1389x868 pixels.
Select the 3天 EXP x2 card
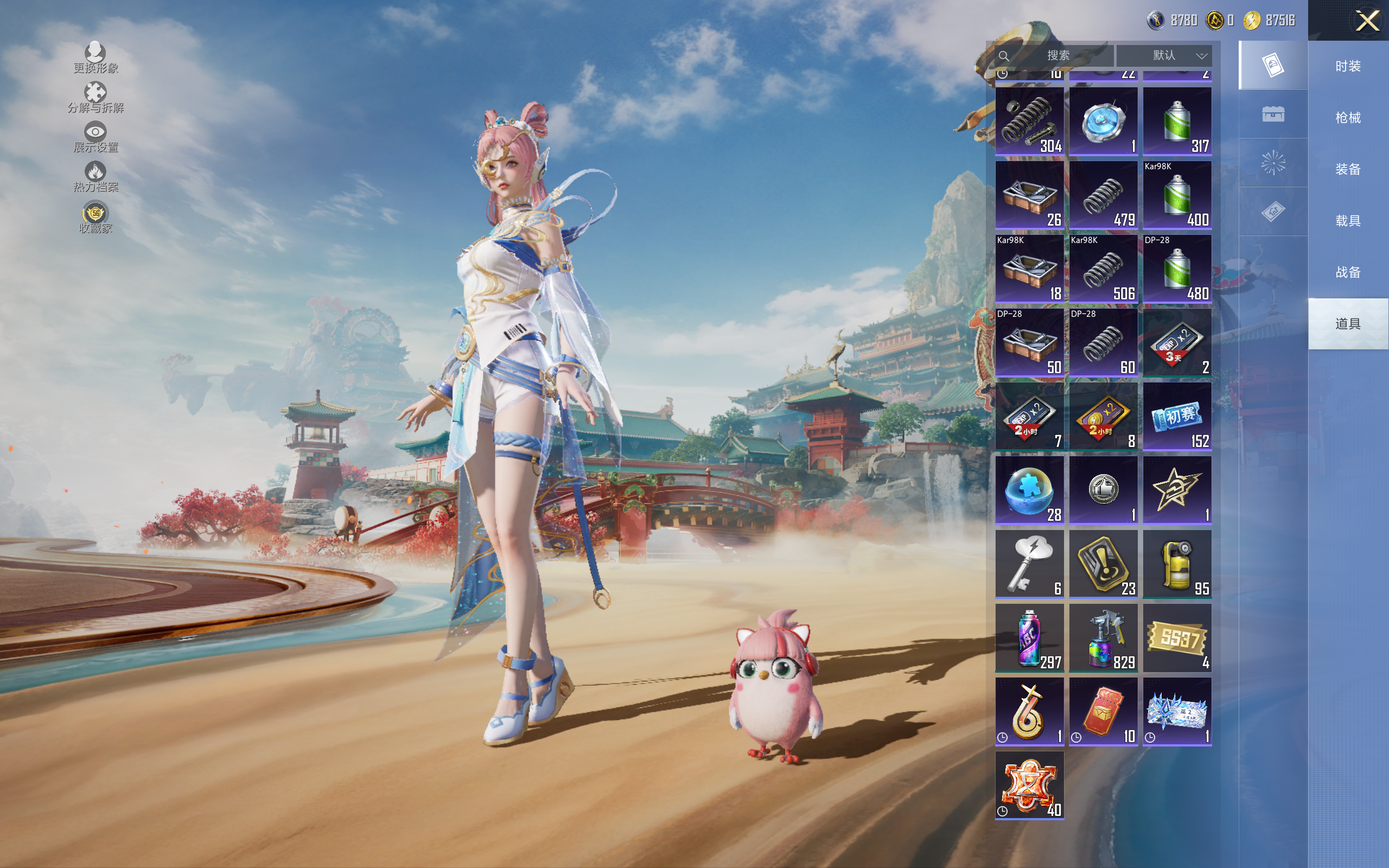tap(1177, 343)
